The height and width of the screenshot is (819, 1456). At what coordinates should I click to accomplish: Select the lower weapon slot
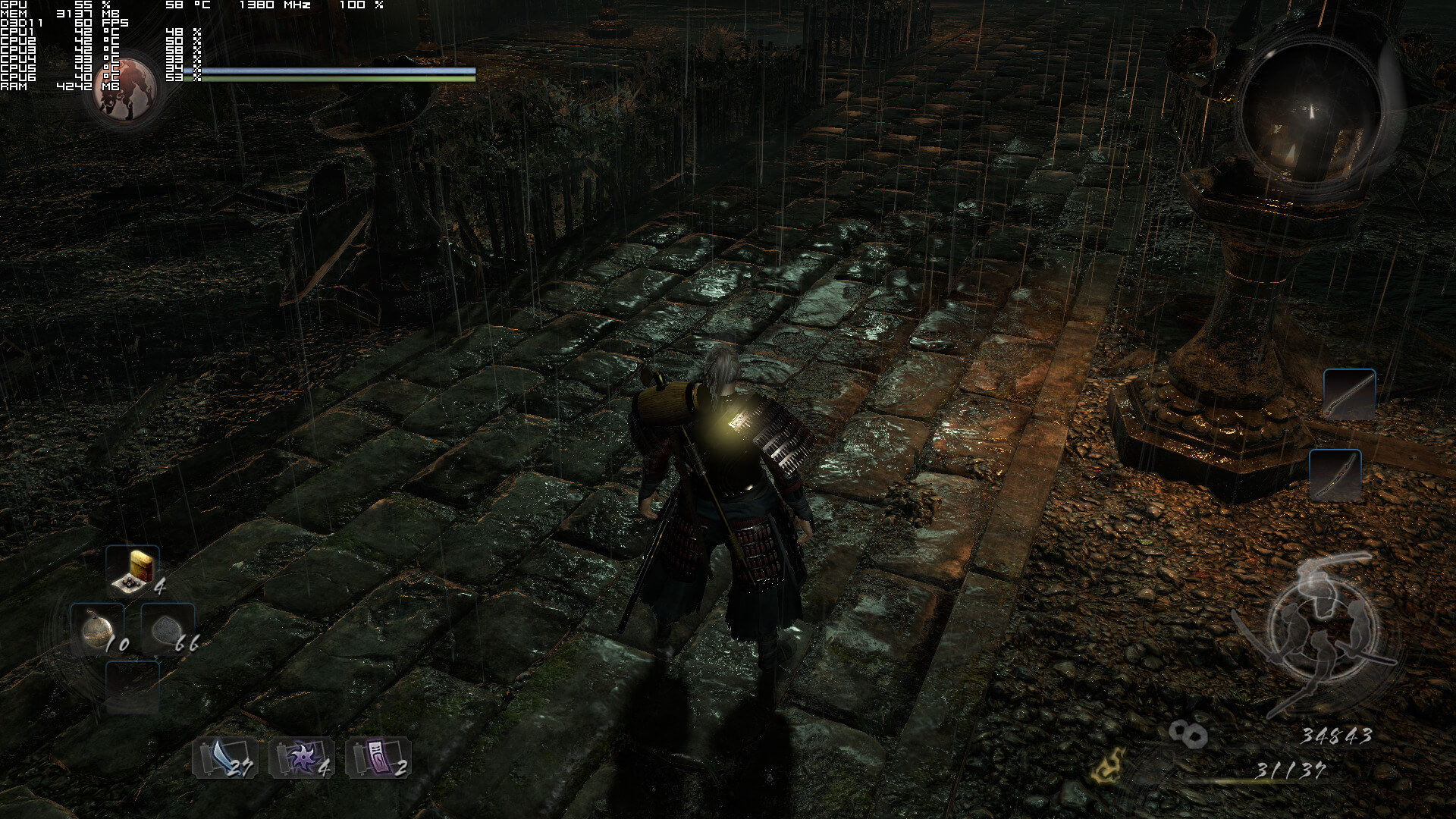pyautogui.click(x=1335, y=475)
